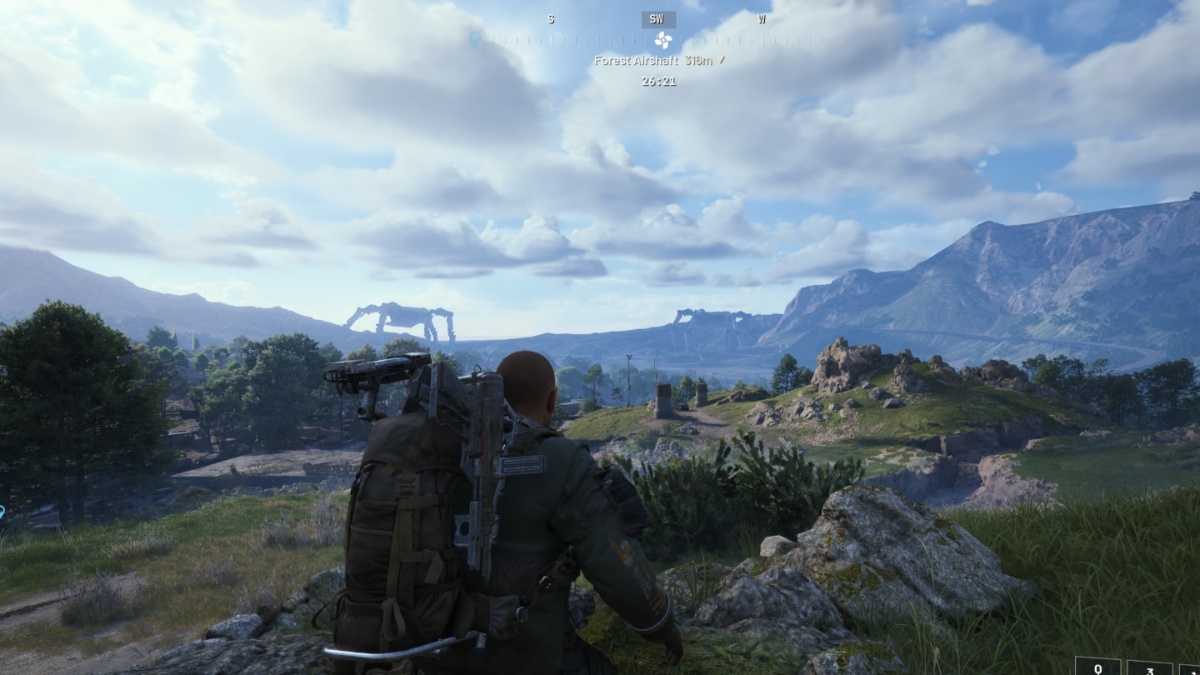Click the Forest Airshaft fan objective icon

[x=662, y=40]
